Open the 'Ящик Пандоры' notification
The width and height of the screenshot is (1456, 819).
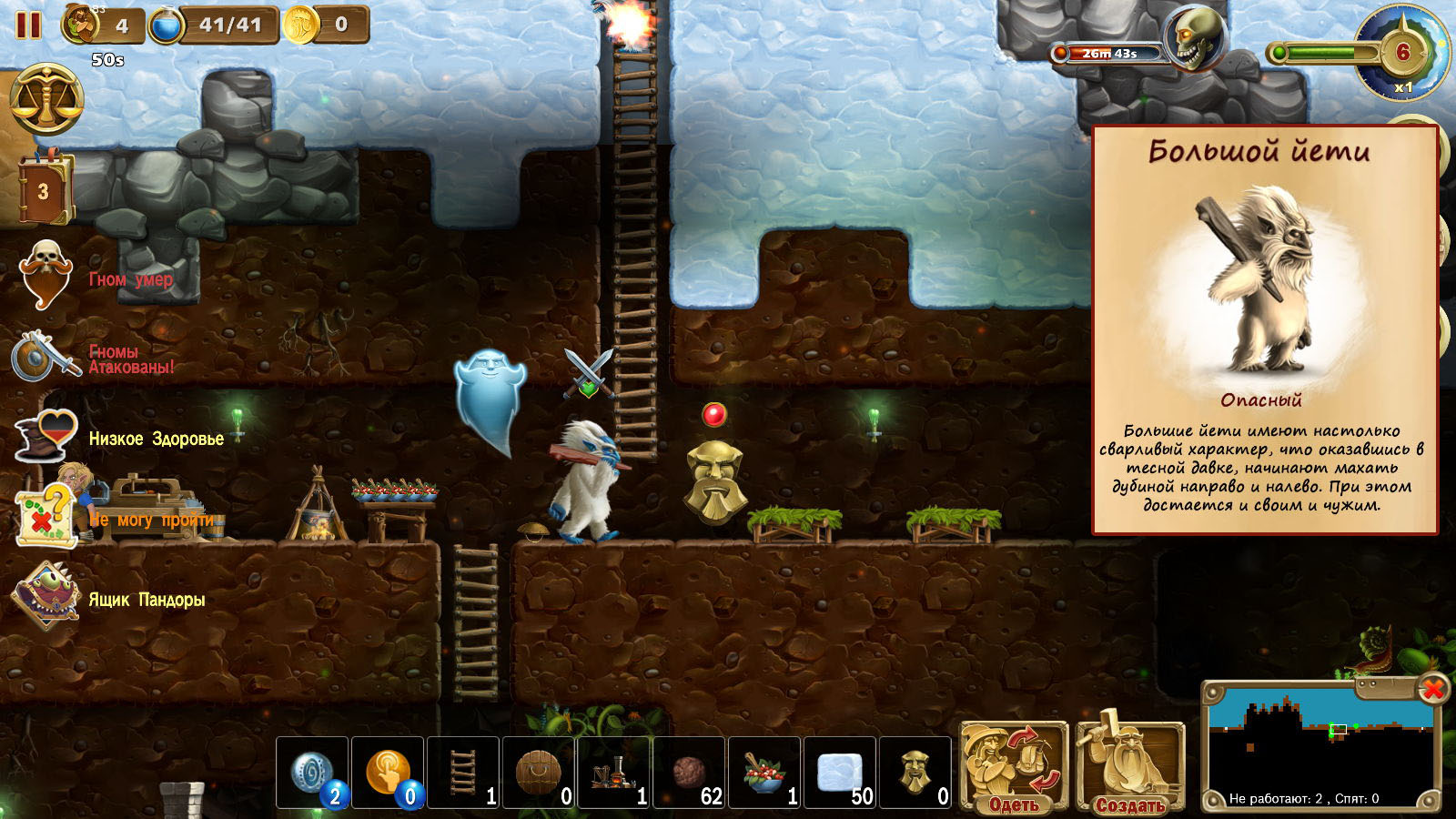click(146, 600)
